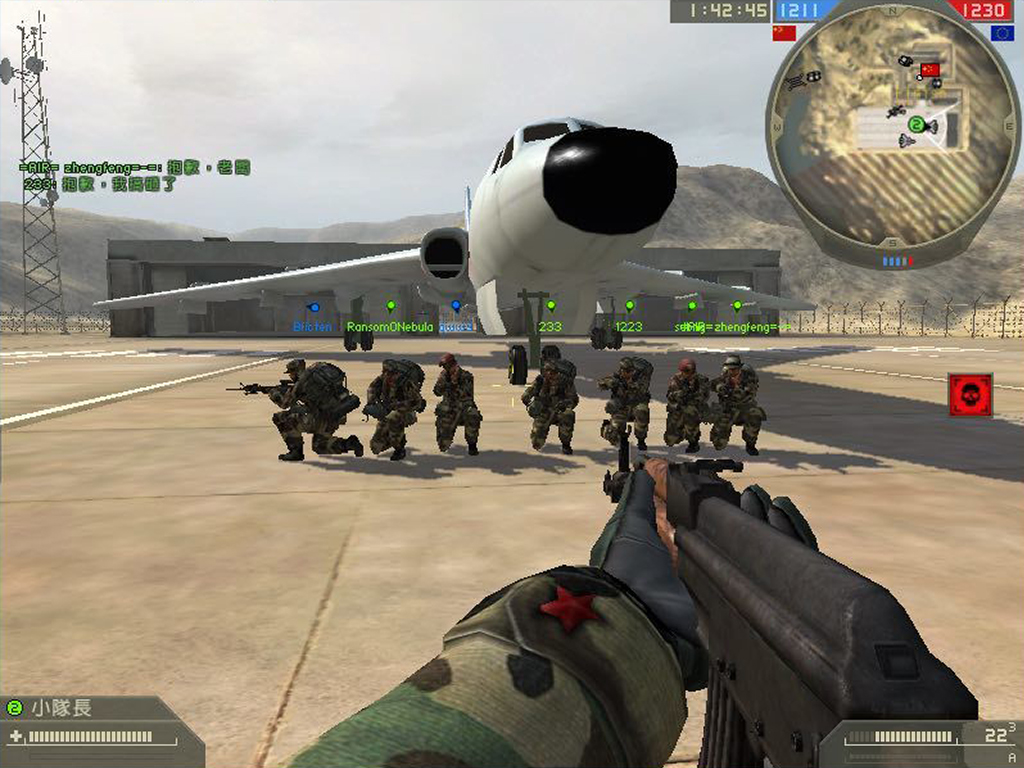Viewport: 1024px width, 768px height.
Task: Click the China team flag beside the blue score
Action: [x=784, y=33]
